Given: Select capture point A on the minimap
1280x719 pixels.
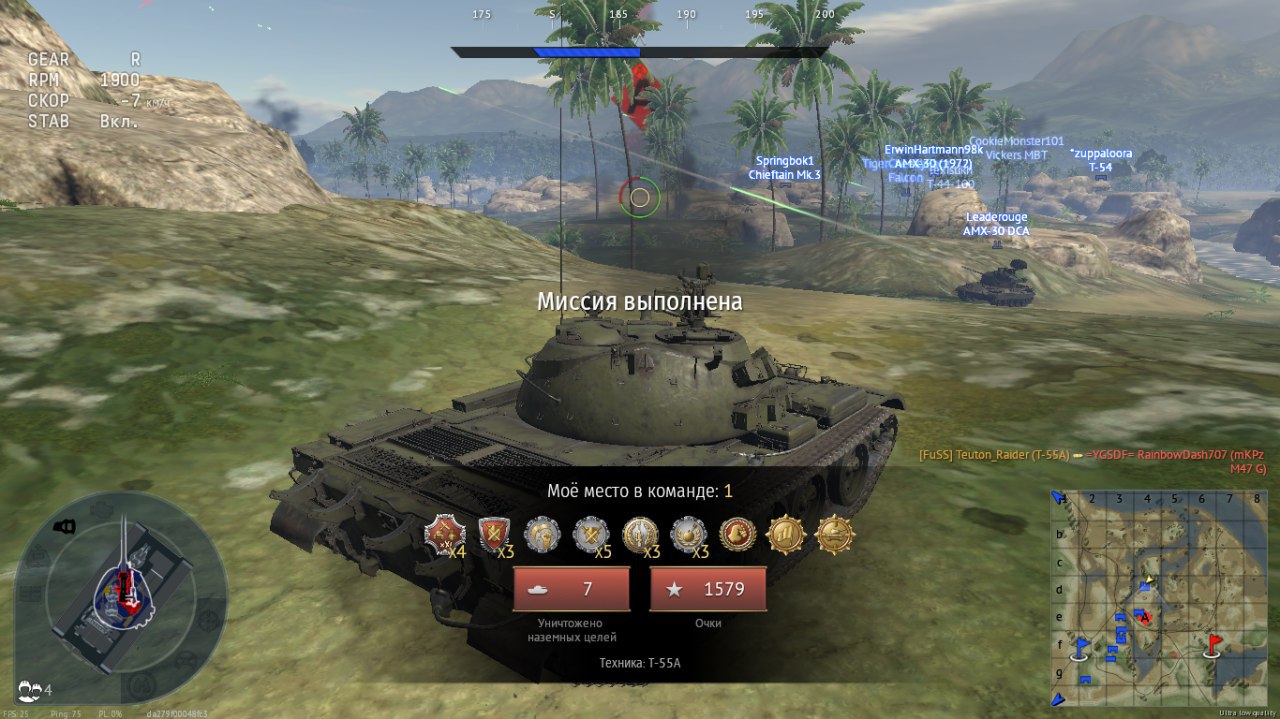Looking at the screenshot, I should tap(1145, 617).
